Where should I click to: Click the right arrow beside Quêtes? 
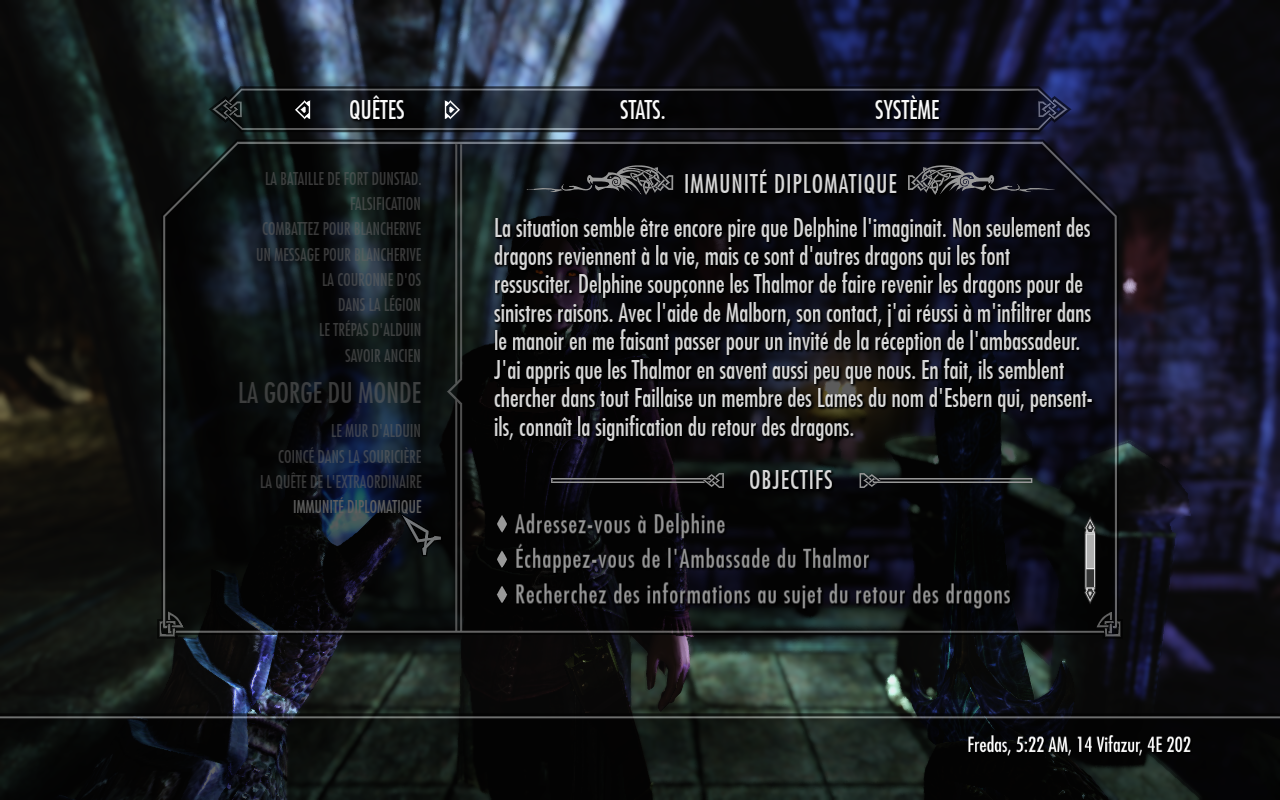pos(451,110)
